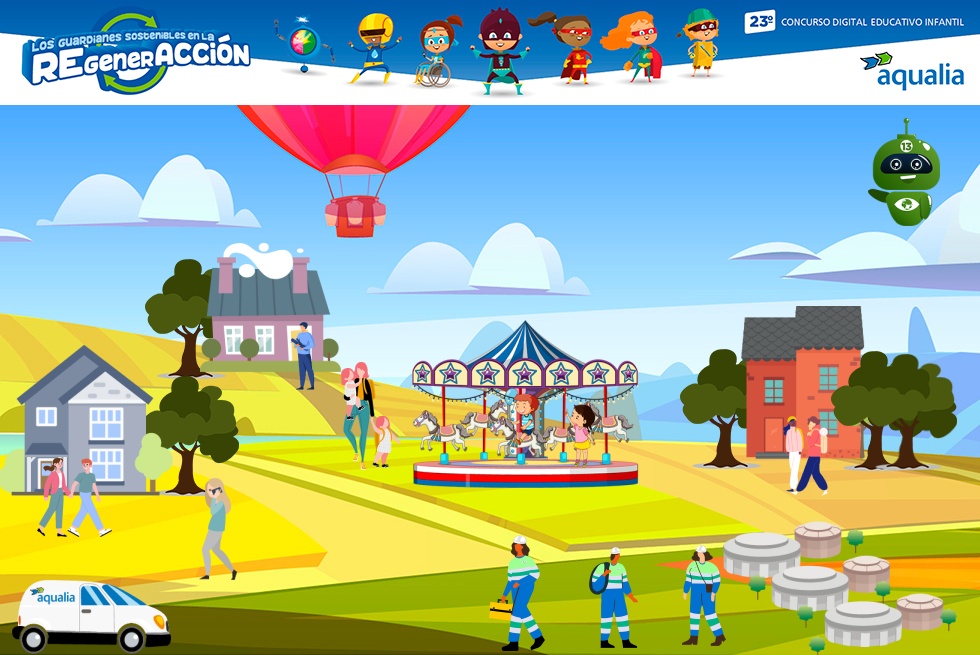This screenshot has width=980, height=655.
Task: Visit the aqualia logo in the header
Action: [912, 70]
